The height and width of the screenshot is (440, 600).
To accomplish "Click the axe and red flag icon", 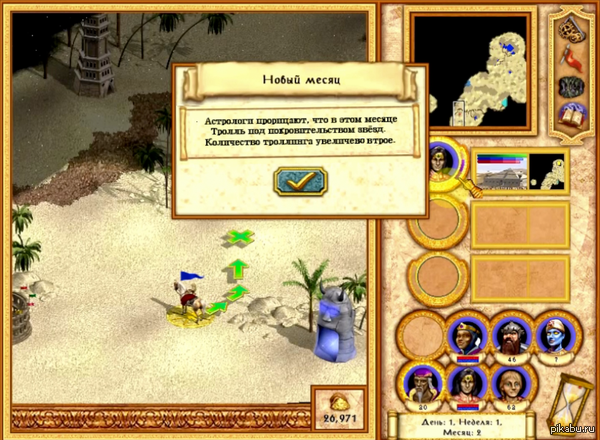I will [573, 56].
